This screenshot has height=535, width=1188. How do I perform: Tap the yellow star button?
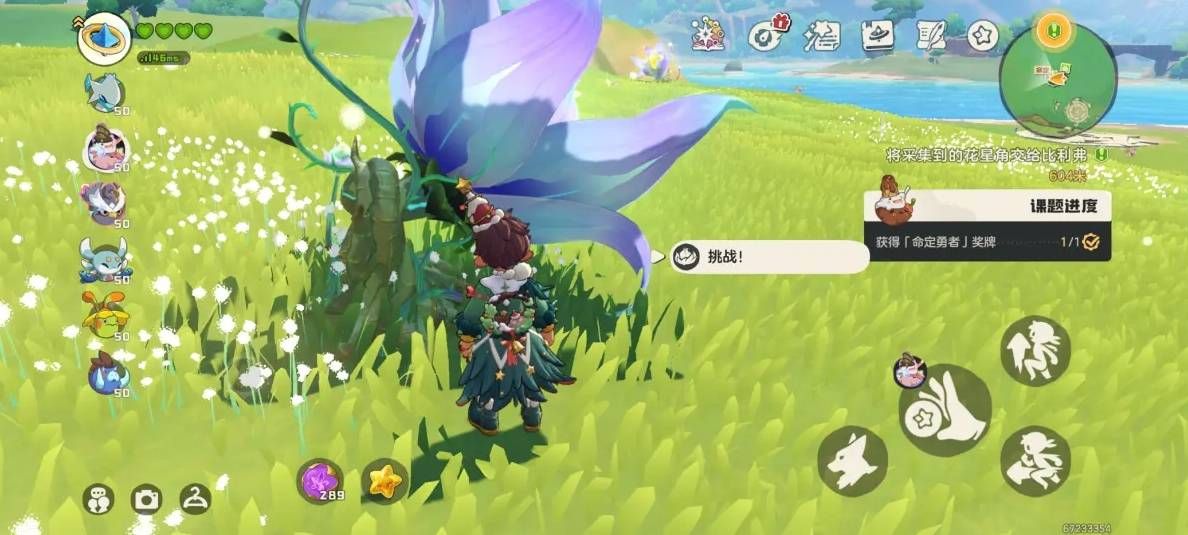click(x=384, y=481)
